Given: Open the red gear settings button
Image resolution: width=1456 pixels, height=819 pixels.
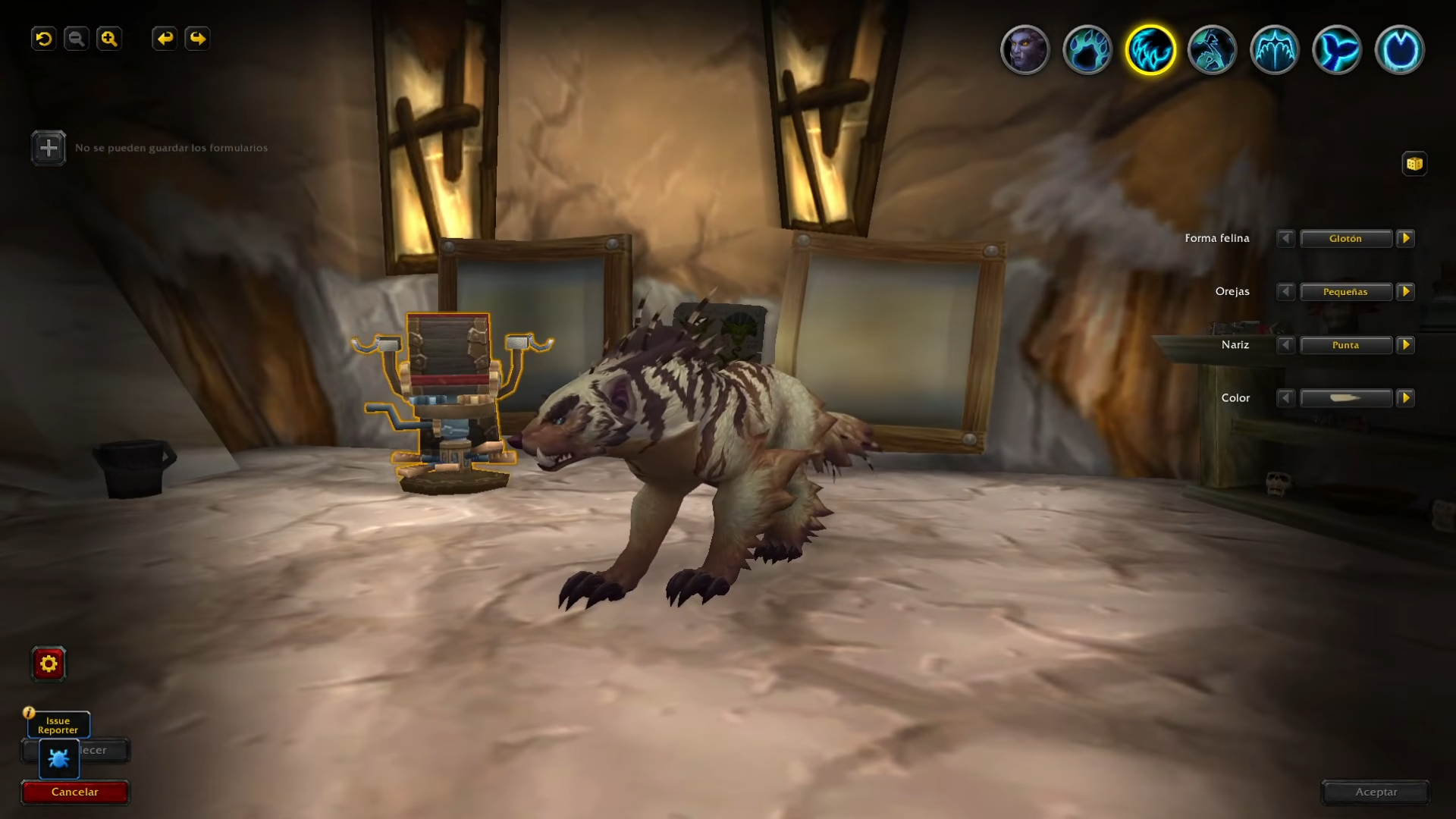Looking at the screenshot, I should (x=49, y=664).
